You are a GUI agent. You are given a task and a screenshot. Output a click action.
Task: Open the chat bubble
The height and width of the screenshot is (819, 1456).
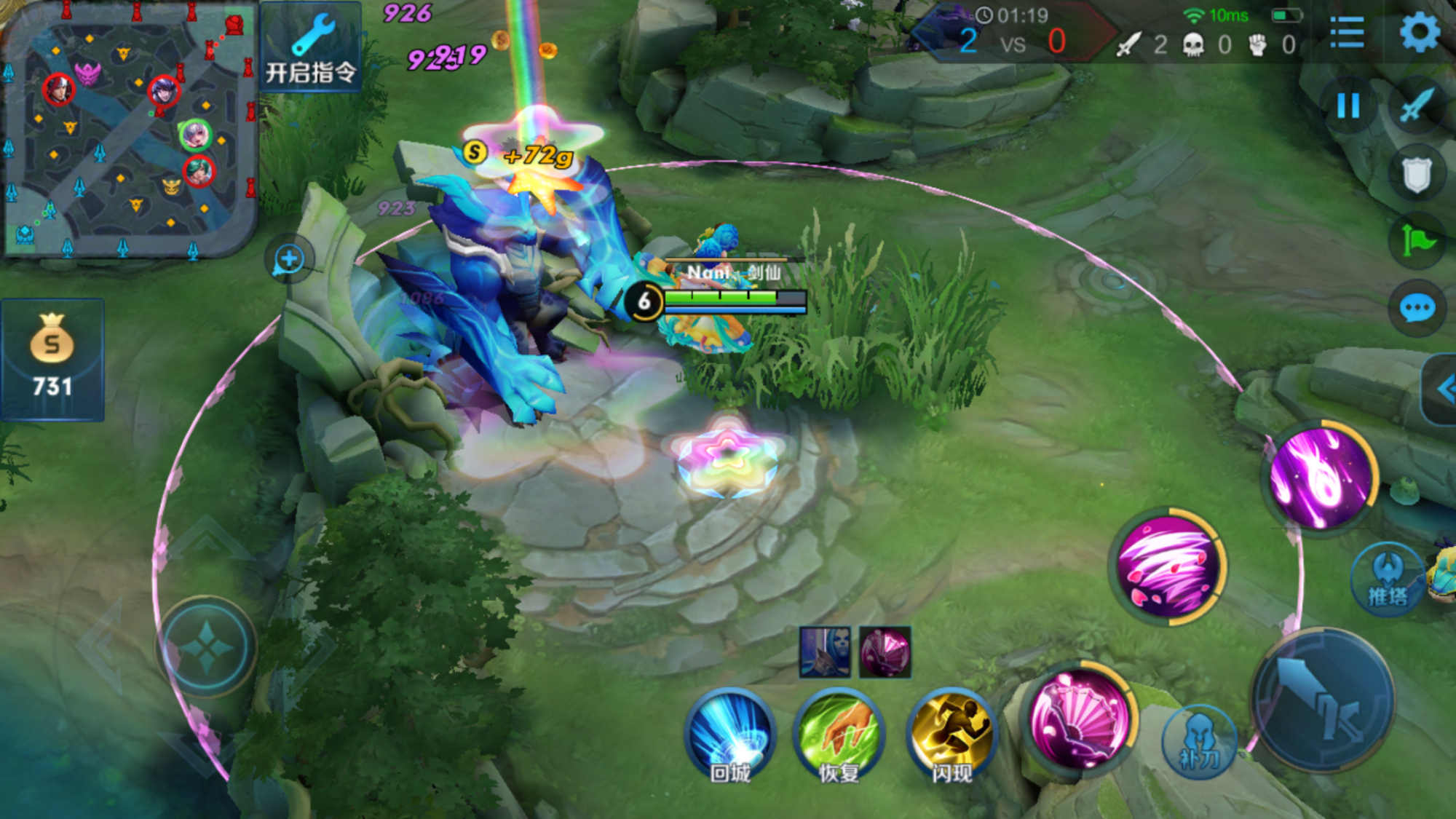tap(1417, 309)
